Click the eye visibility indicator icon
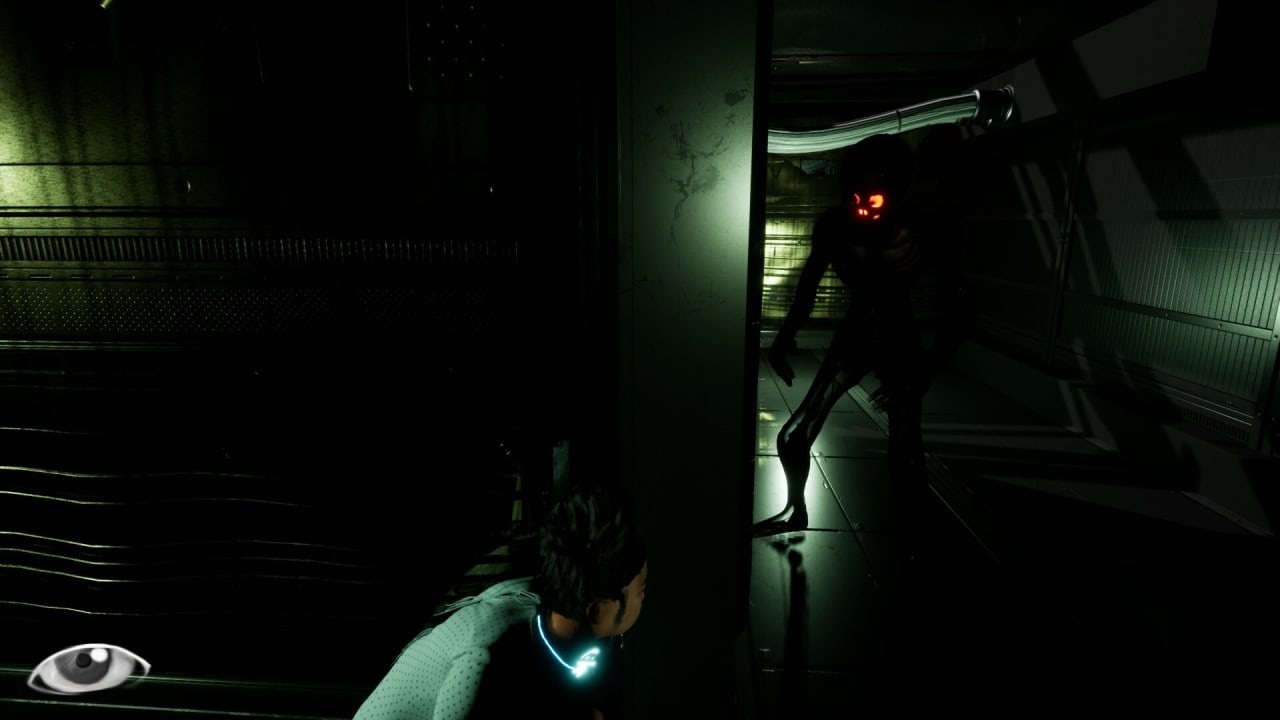The width and height of the screenshot is (1280, 720). coord(88,667)
